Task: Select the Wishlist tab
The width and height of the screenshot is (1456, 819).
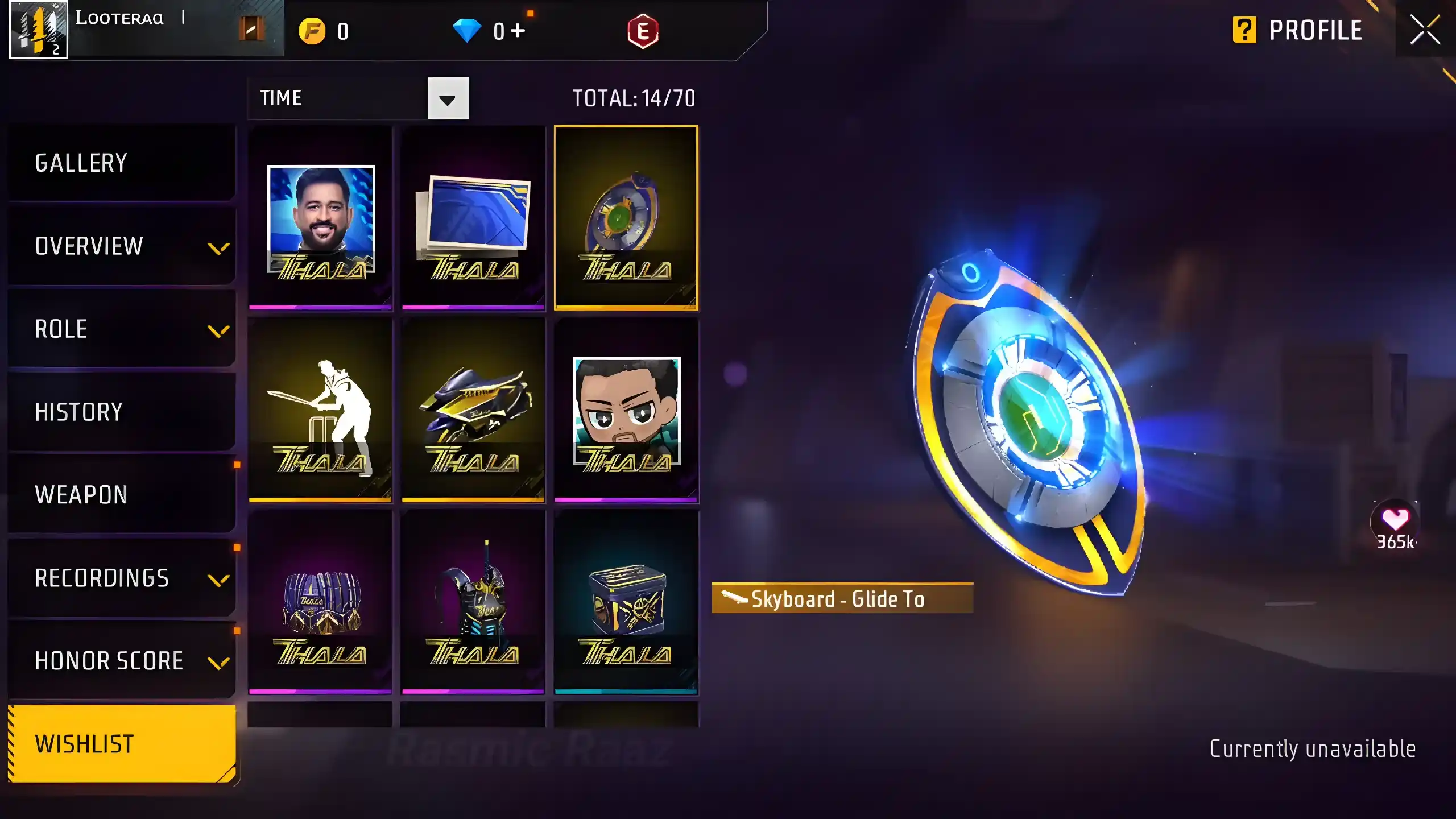Action: pos(122,744)
